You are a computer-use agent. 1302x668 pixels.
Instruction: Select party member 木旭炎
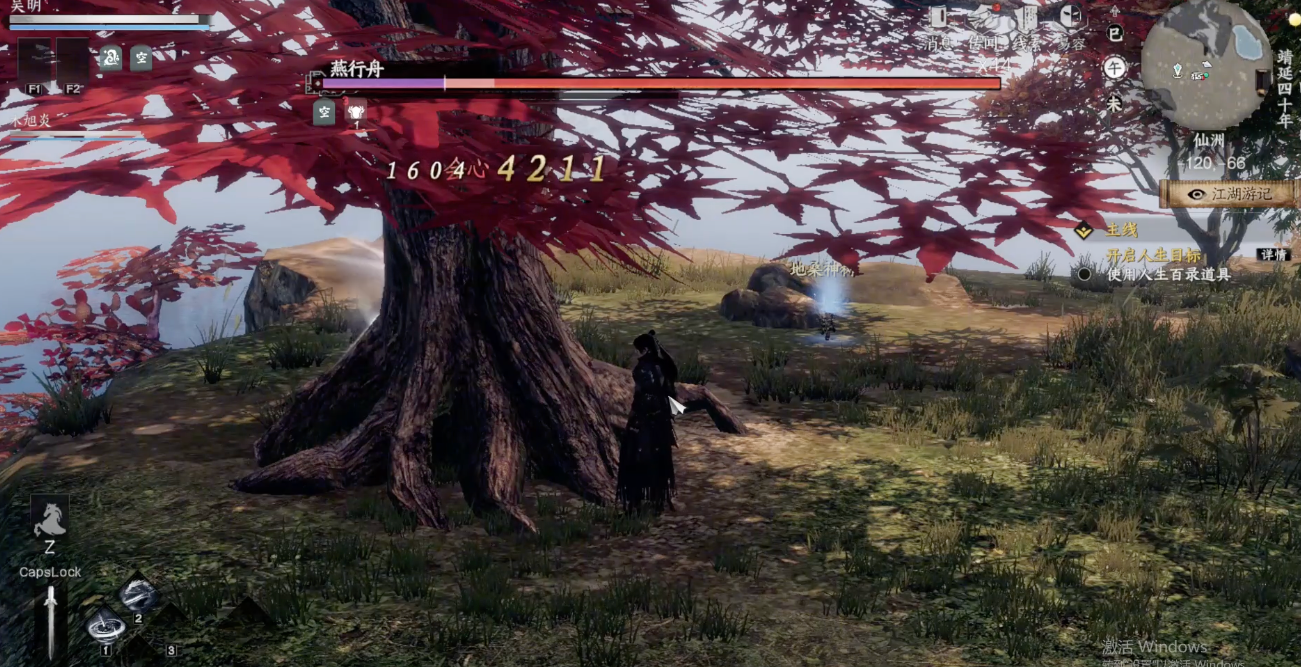click(30, 120)
